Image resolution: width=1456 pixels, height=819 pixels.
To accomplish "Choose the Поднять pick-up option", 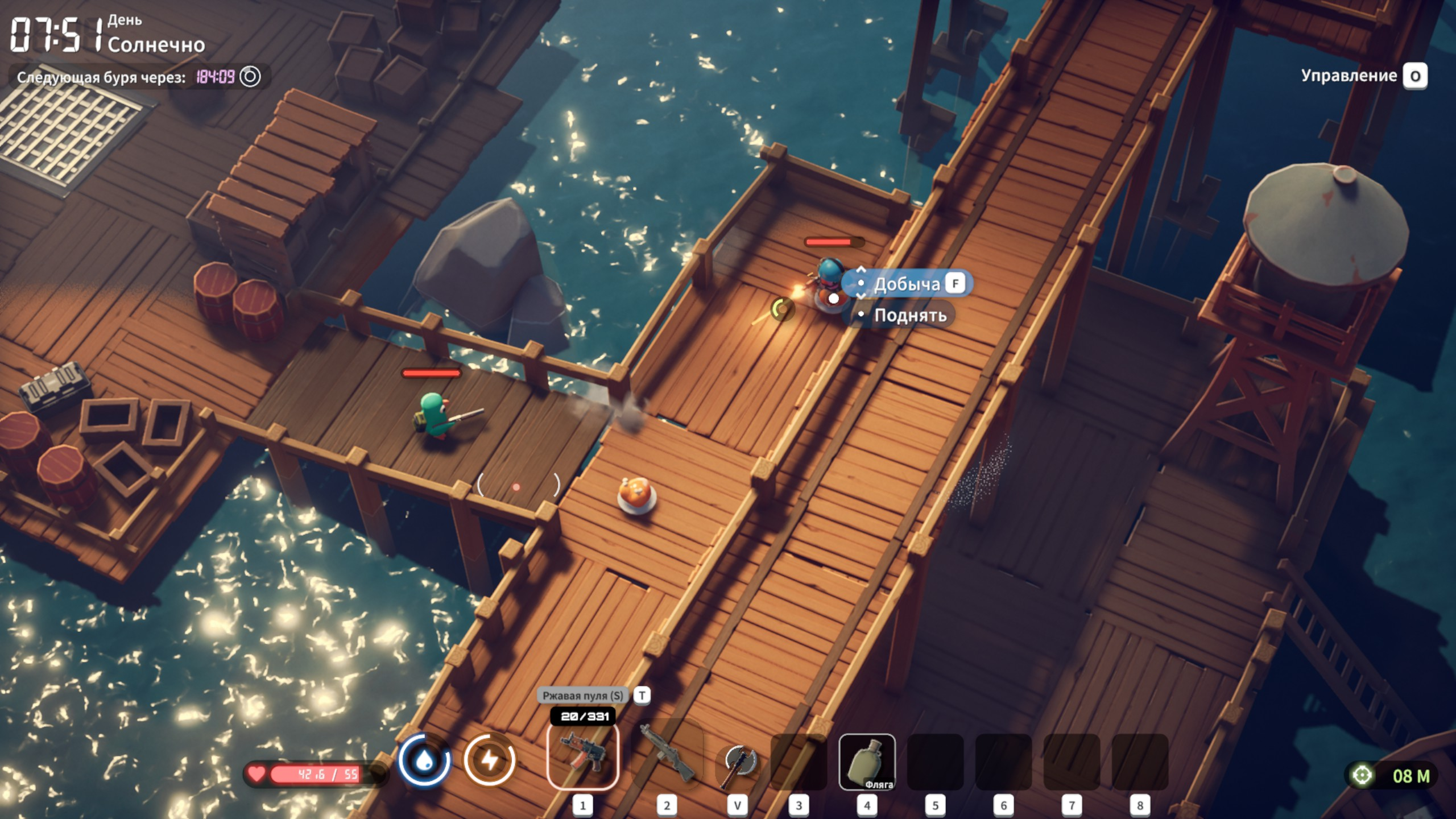I will [x=909, y=315].
